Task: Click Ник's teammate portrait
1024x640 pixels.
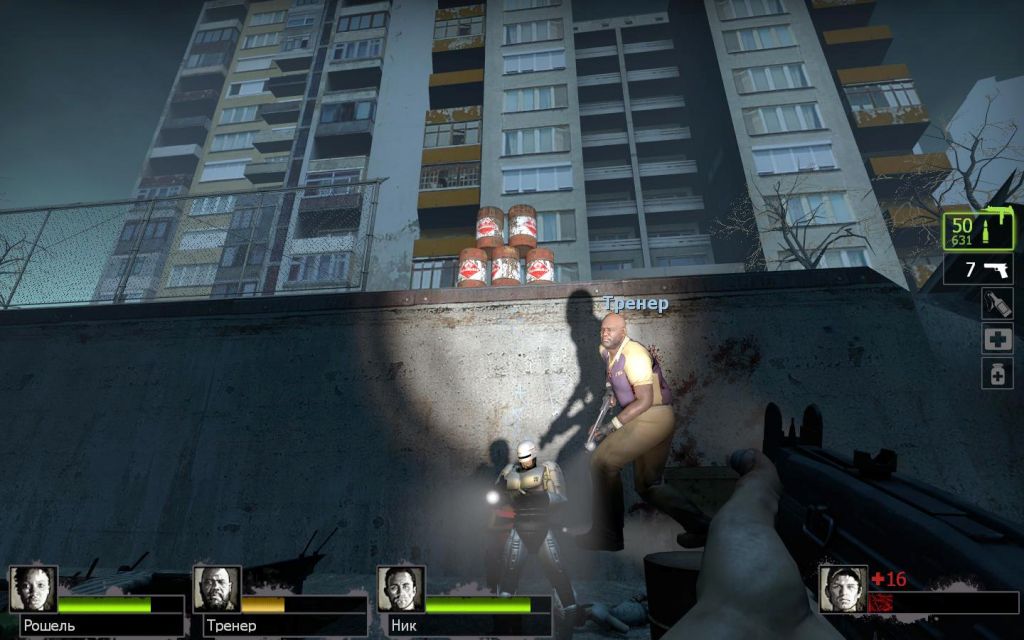Action: click(401, 589)
